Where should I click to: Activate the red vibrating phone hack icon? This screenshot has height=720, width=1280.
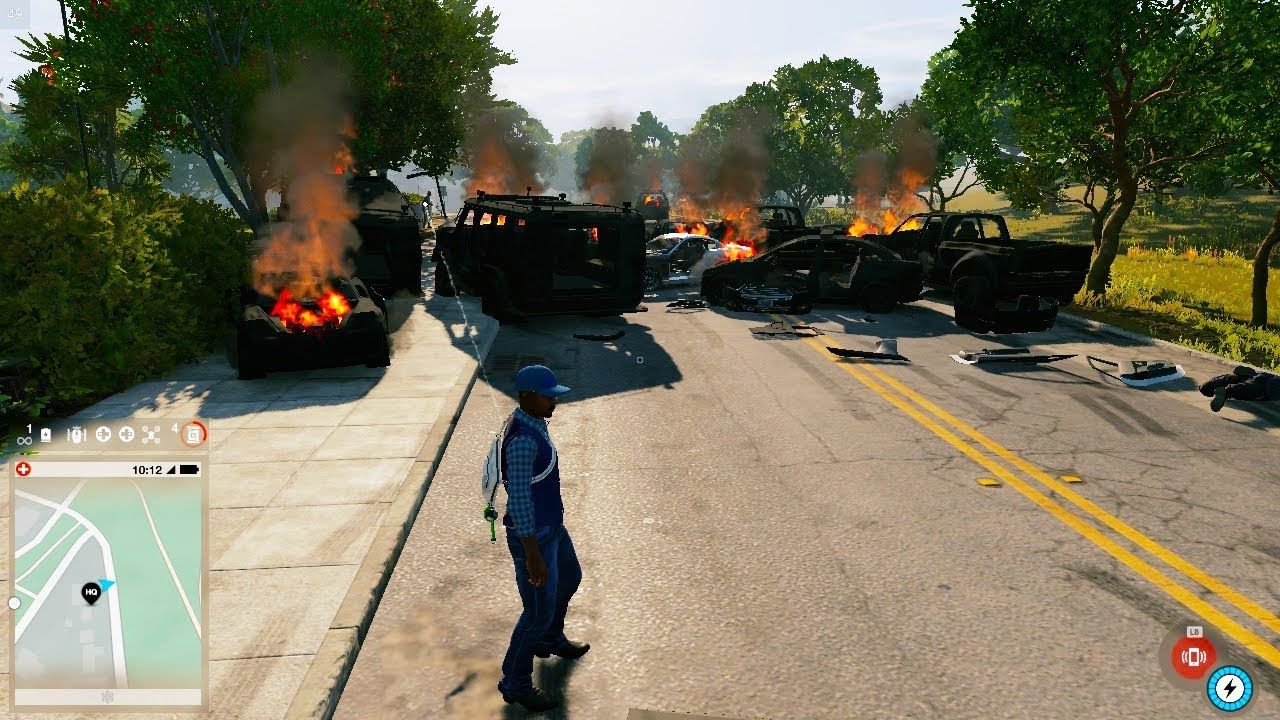coord(1193,657)
